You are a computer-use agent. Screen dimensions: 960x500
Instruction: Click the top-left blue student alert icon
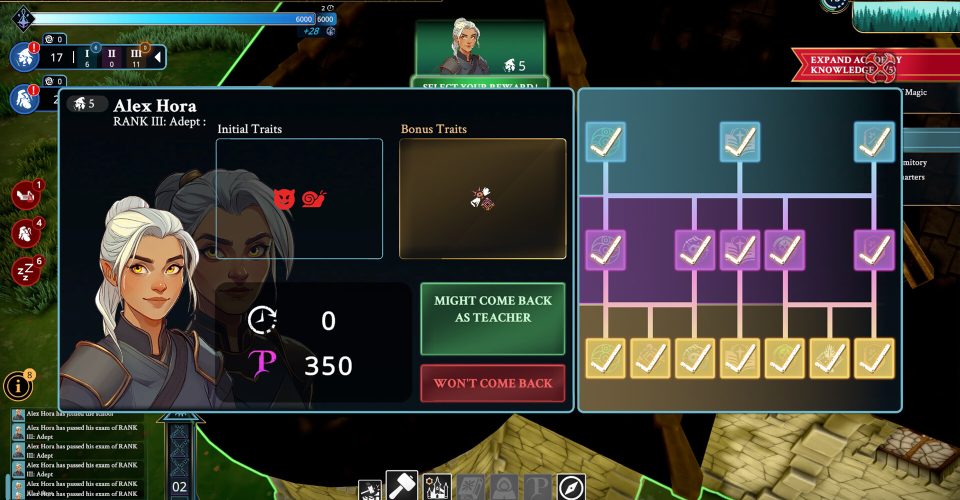[23, 56]
